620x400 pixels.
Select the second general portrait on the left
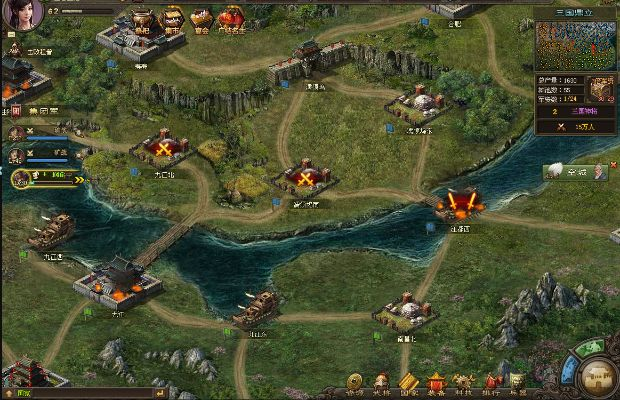pyautogui.click(x=16, y=156)
